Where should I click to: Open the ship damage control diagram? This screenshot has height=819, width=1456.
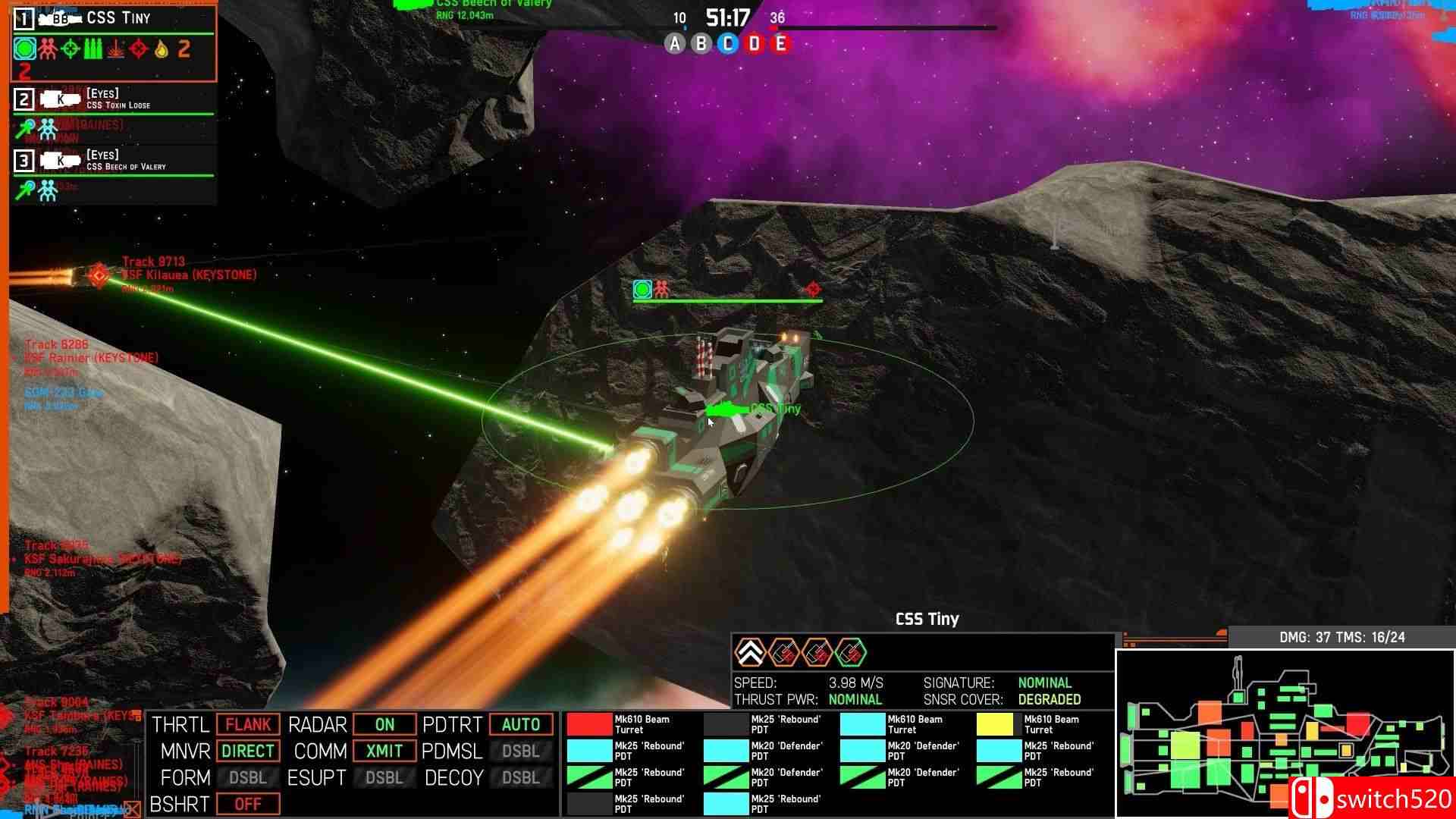(x=1285, y=732)
